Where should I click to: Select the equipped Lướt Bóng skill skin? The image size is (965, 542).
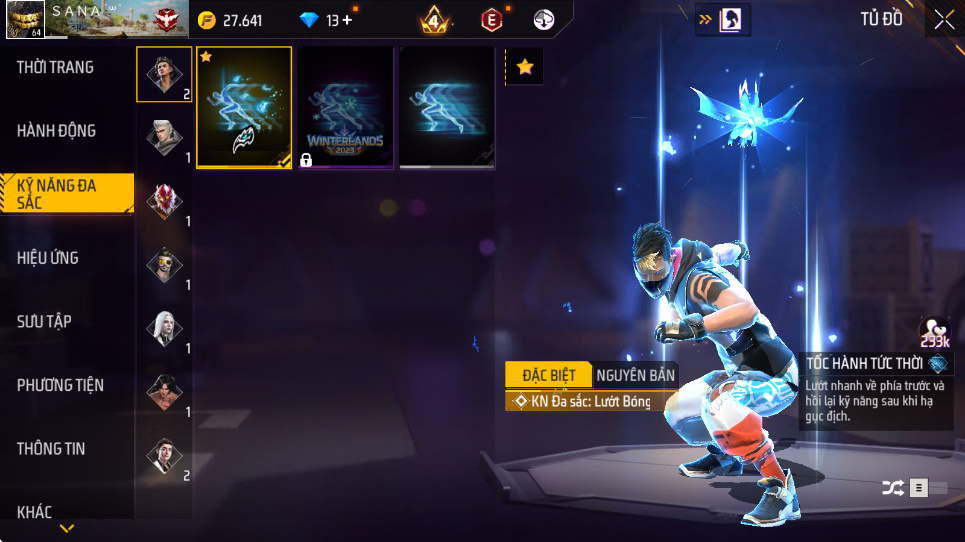[x=244, y=107]
